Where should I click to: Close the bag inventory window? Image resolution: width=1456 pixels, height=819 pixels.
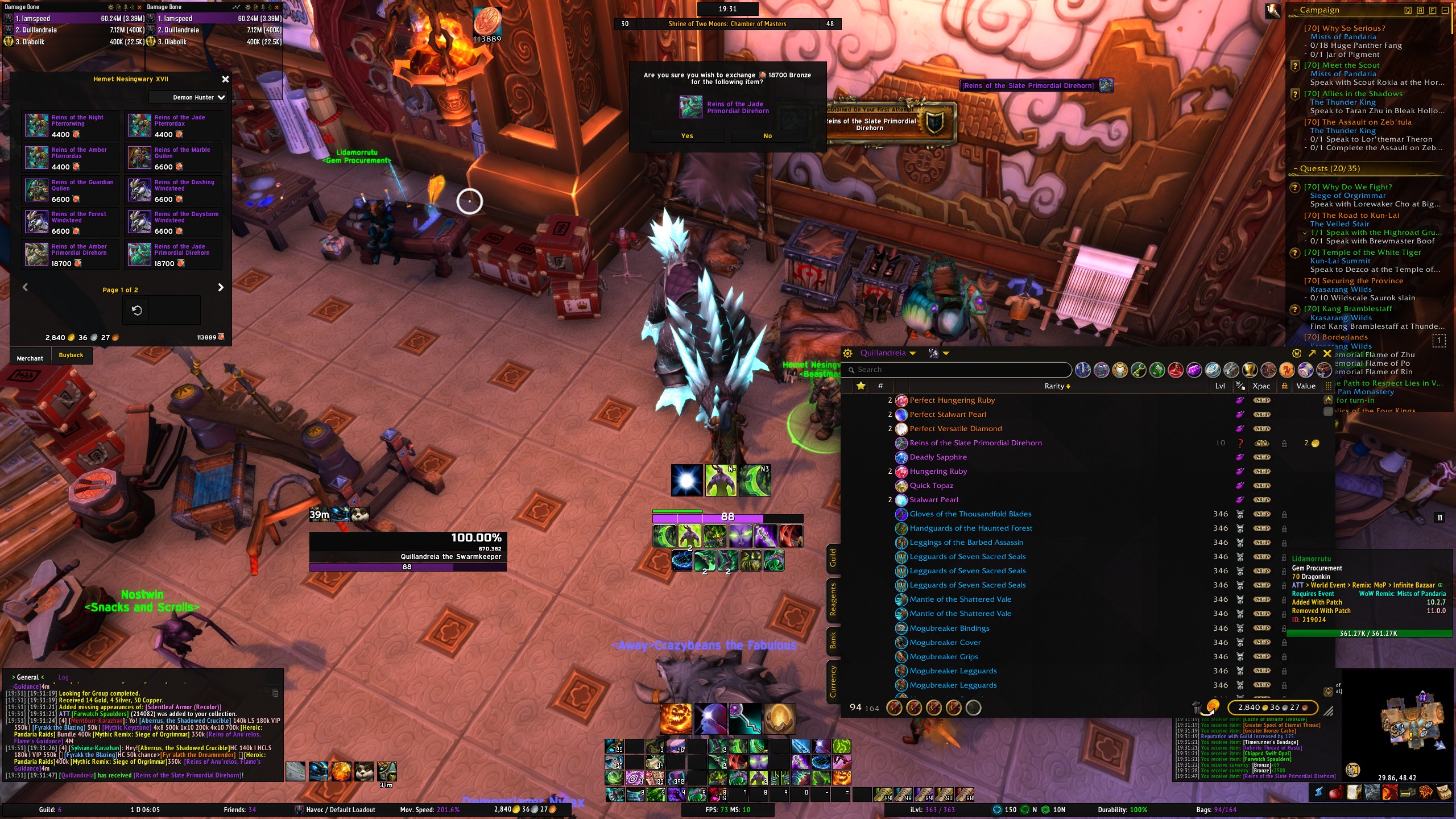(1327, 353)
